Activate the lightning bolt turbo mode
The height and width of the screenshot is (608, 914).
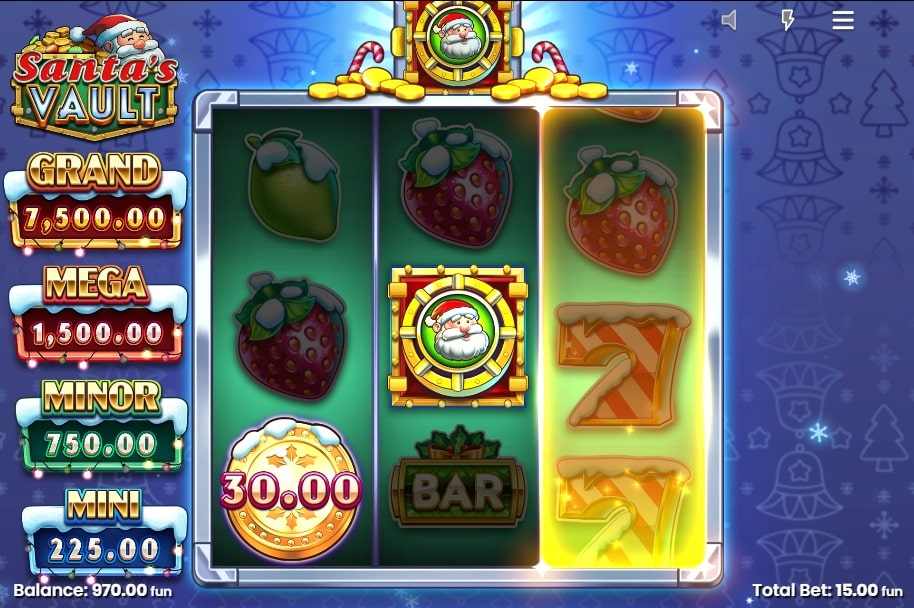click(788, 20)
